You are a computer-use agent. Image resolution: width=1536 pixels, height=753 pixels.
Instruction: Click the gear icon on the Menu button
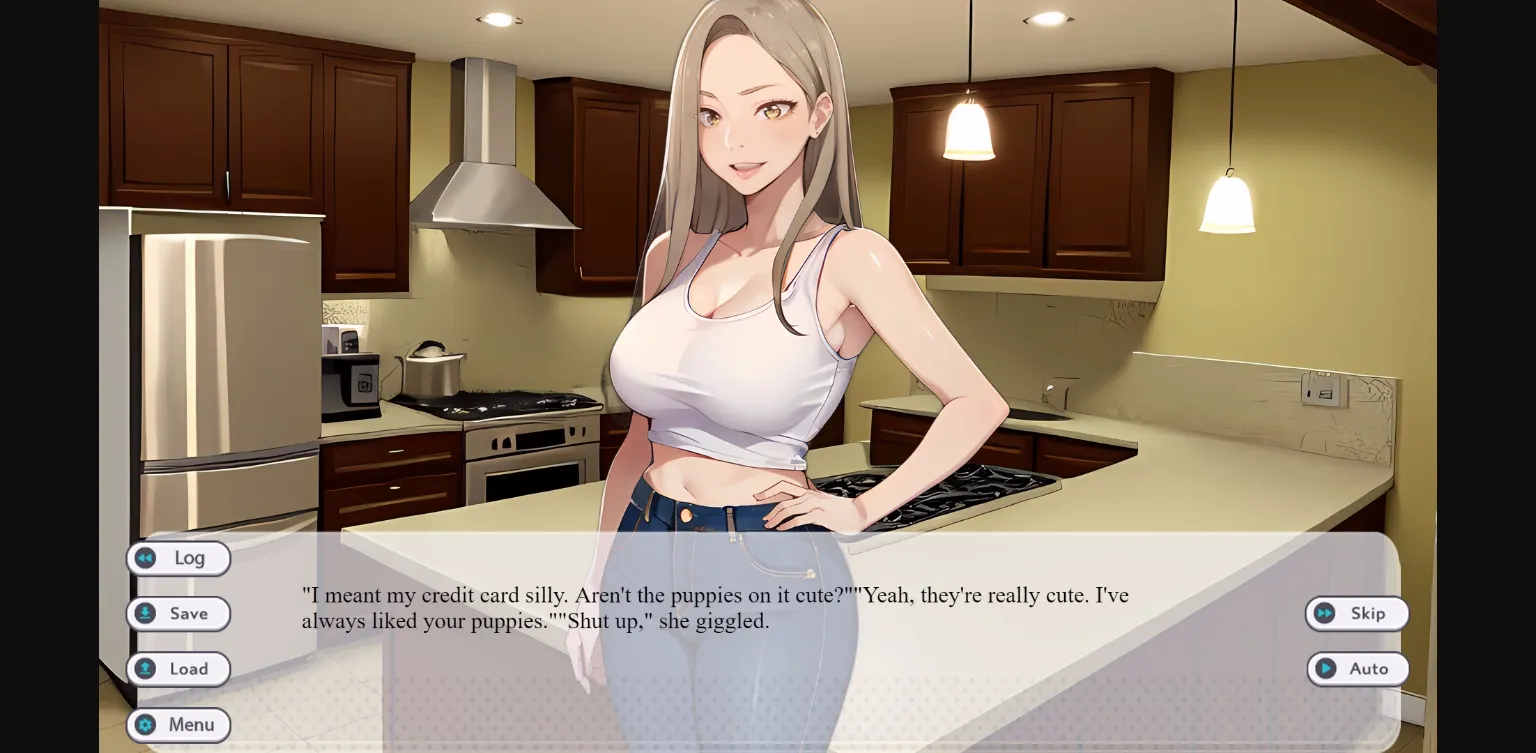point(147,725)
